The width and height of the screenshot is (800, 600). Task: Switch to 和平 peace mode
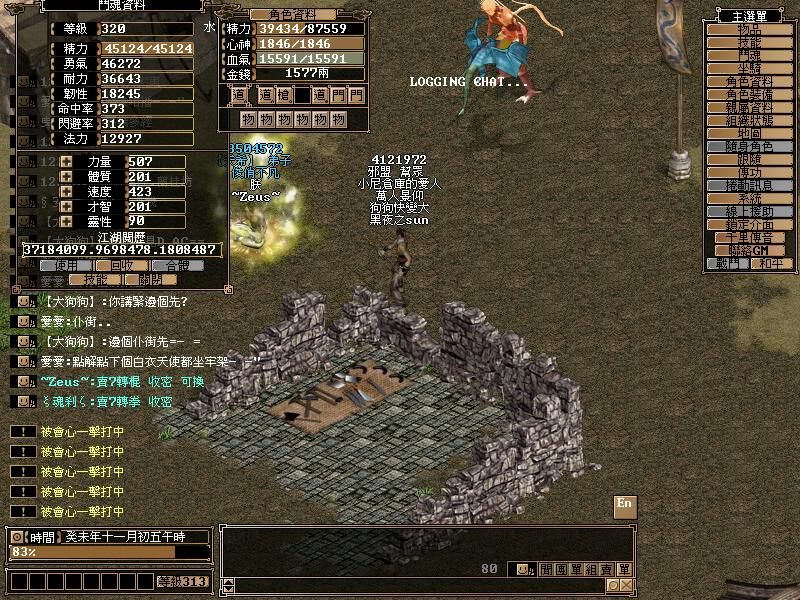(771, 264)
